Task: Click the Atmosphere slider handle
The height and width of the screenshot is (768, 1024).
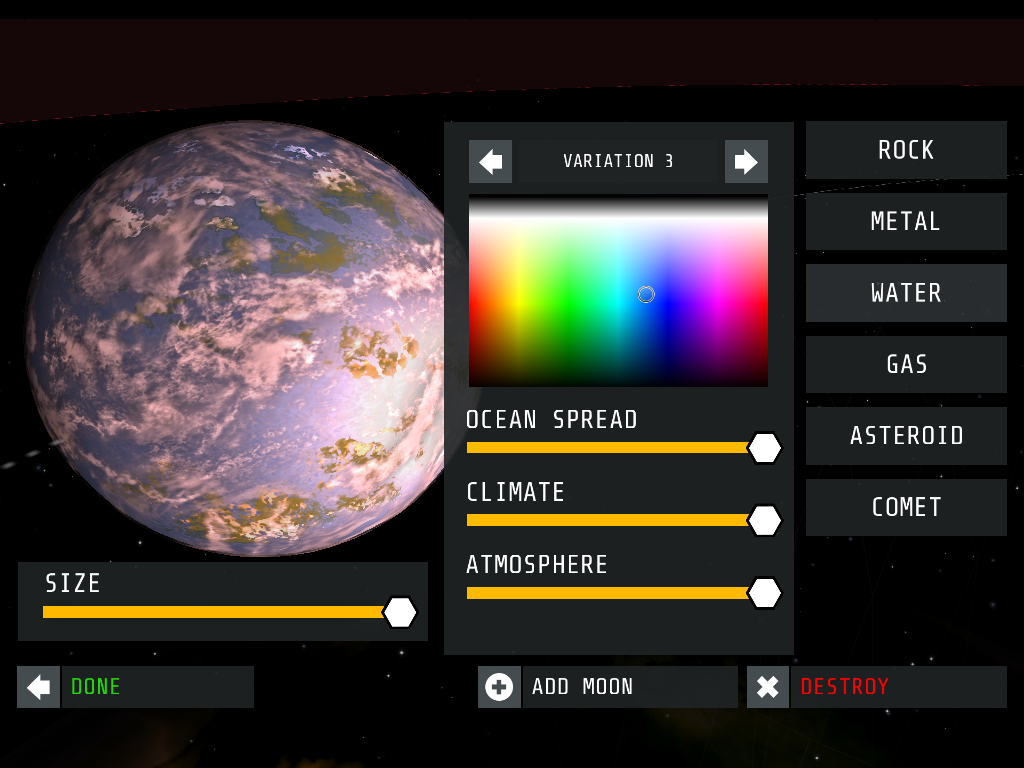Action: (x=765, y=593)
